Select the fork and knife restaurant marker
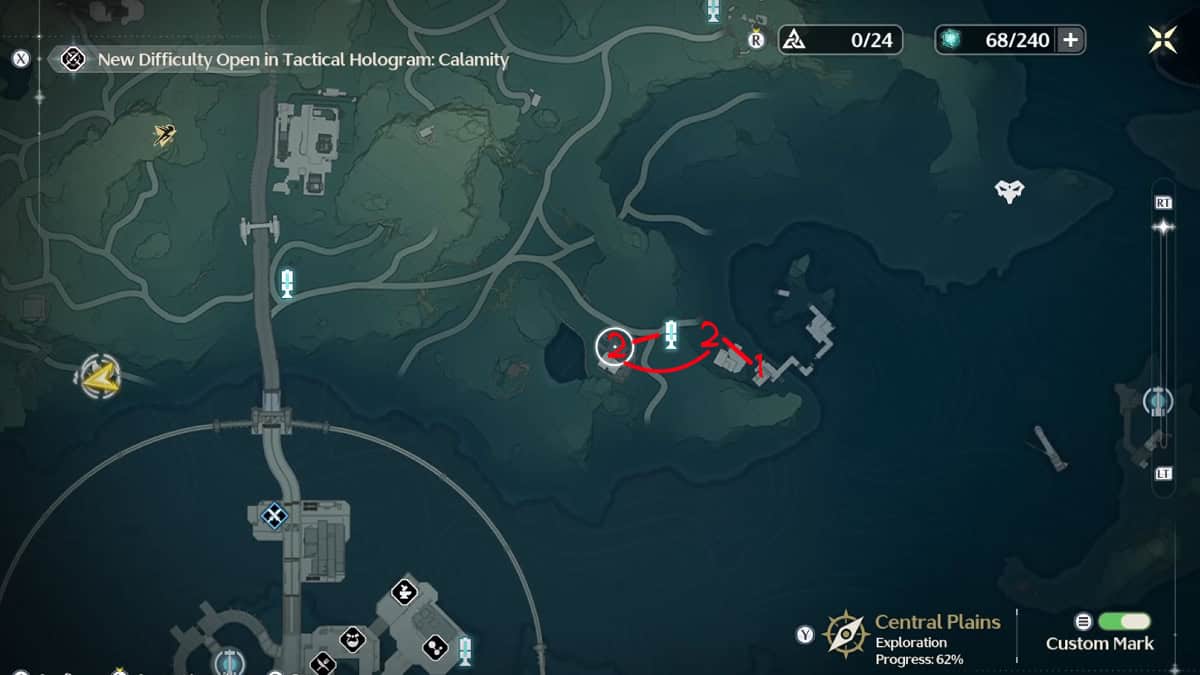The image size is (1200, 675). tap(322, 662)
